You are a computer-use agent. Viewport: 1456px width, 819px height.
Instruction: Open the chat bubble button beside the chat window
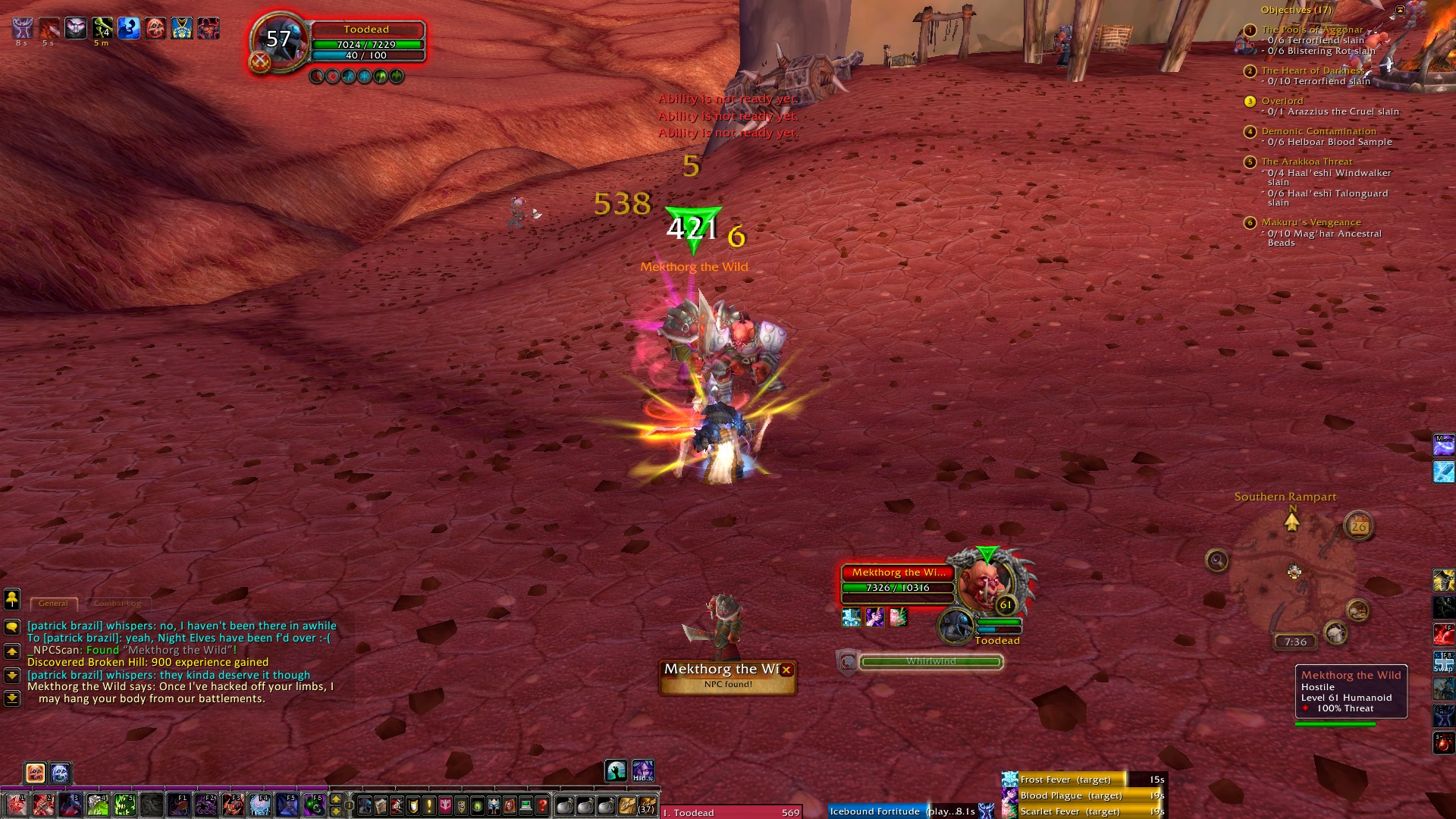click(x=12, y=627)
